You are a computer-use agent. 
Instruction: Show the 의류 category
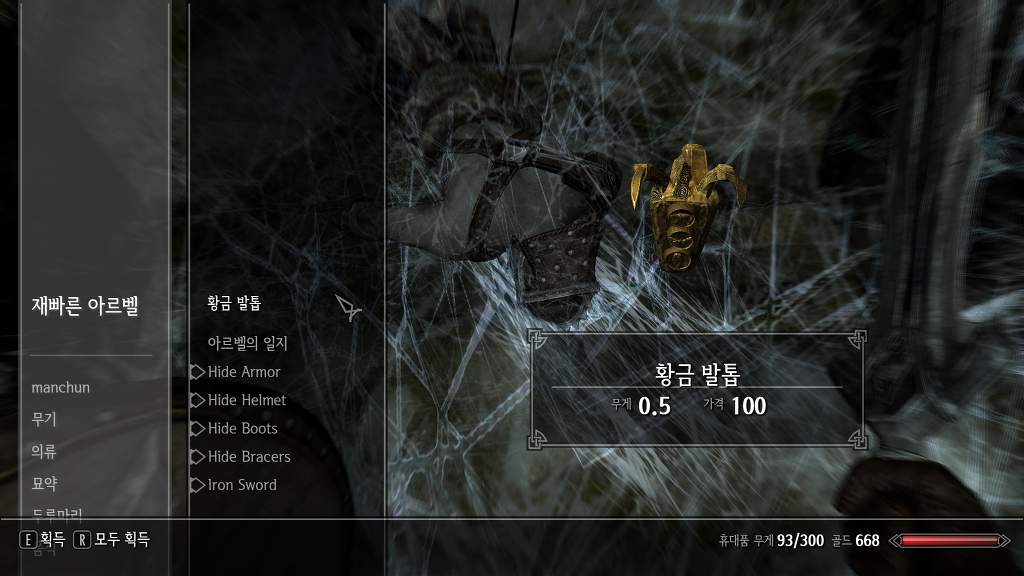[44, 452]
